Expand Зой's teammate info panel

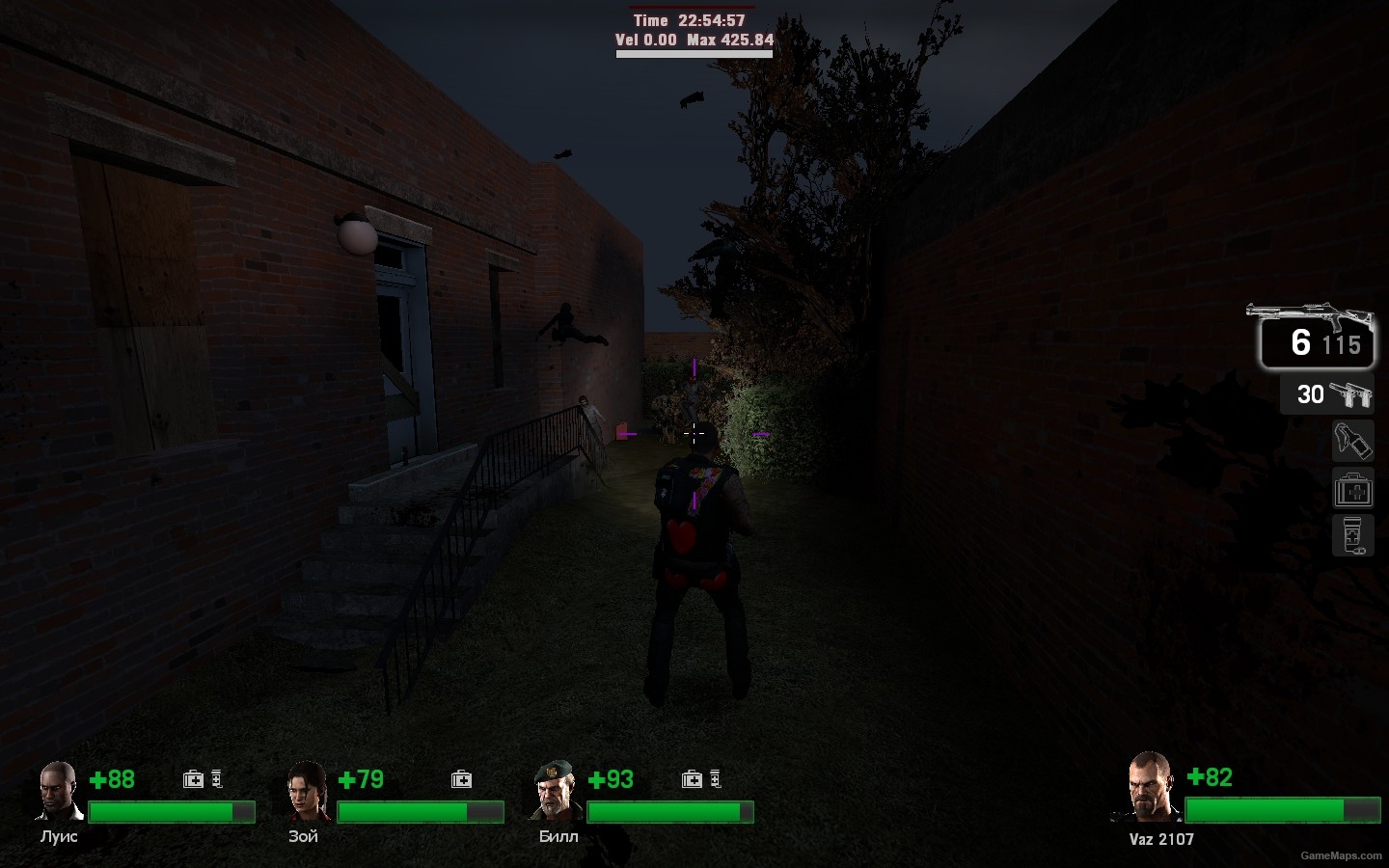pos(395,800)
